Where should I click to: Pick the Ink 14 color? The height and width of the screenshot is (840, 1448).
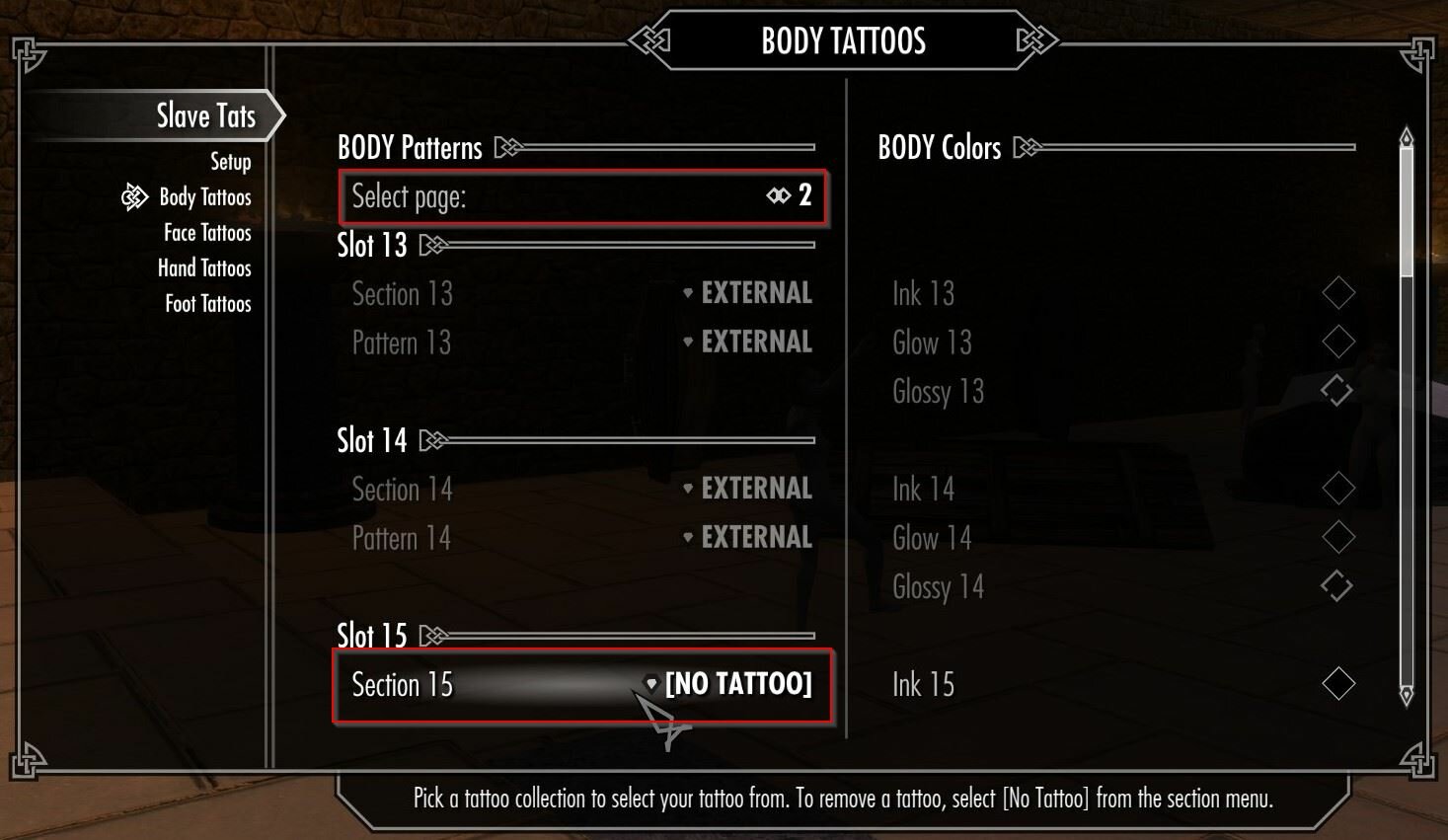tap(1337, 489)
